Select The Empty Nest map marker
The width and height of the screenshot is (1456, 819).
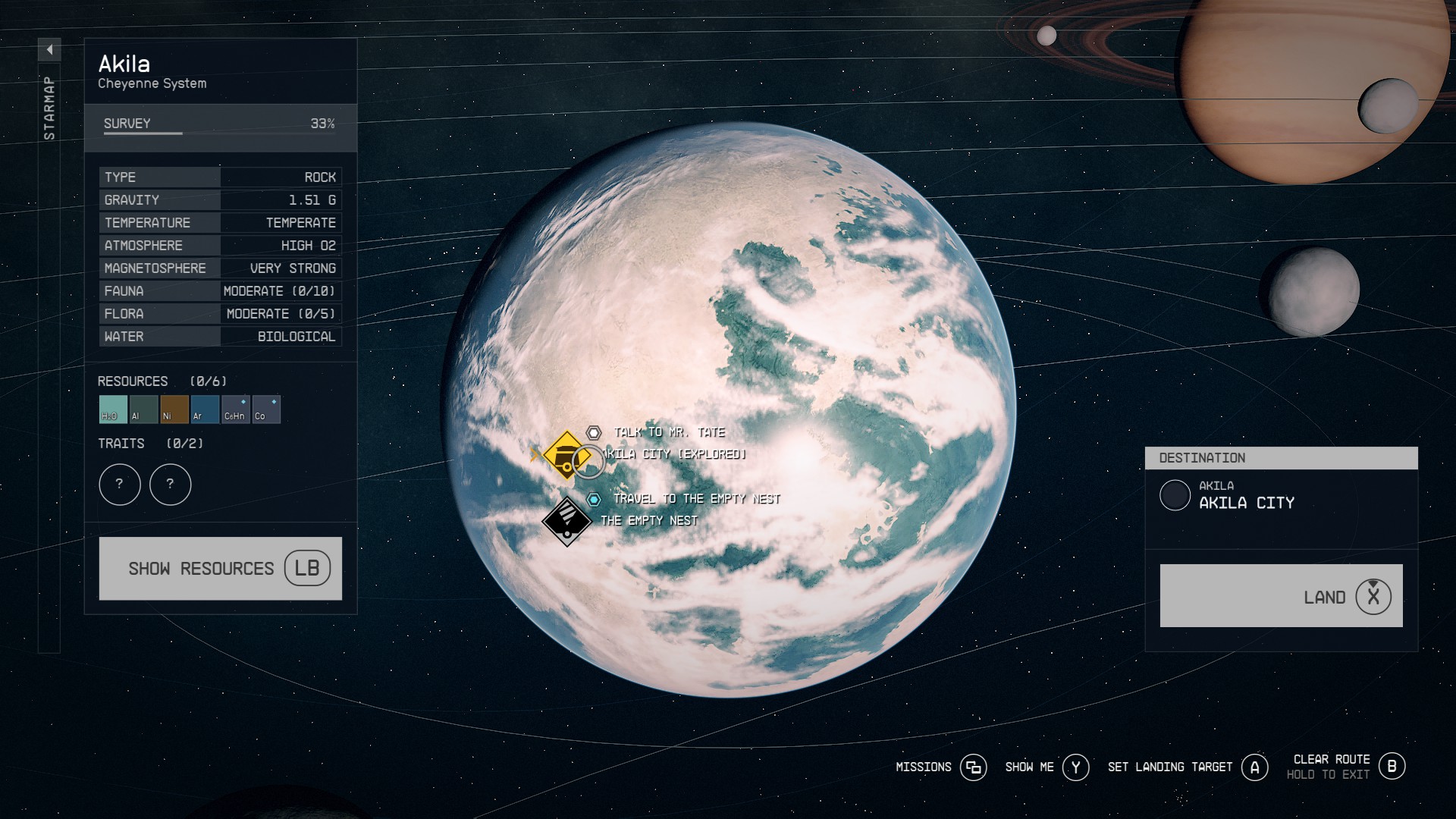569,520
